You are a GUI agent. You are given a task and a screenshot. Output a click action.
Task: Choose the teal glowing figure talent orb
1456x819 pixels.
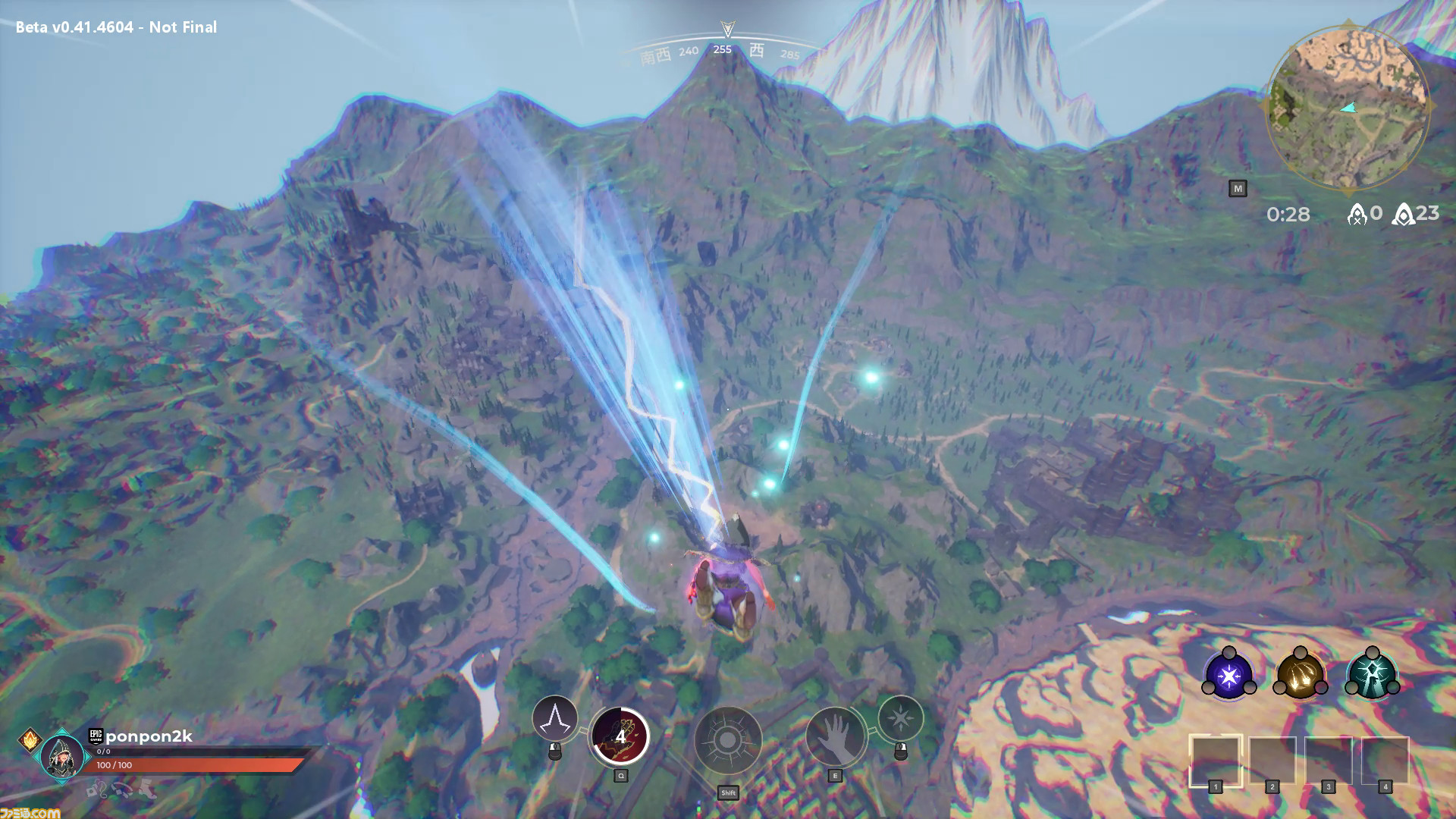1371,675
